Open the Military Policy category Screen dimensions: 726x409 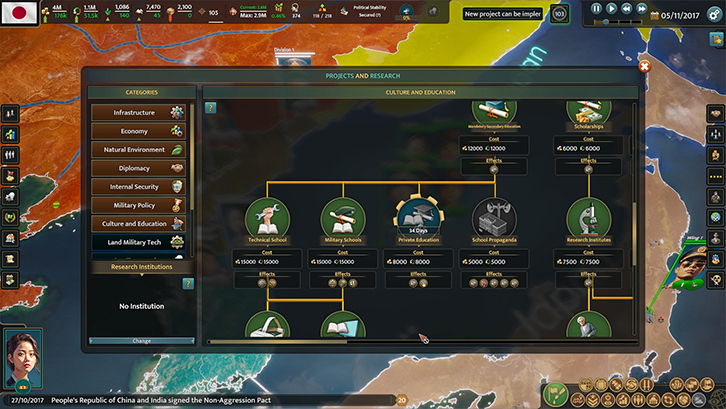click(x=140, y=205)
